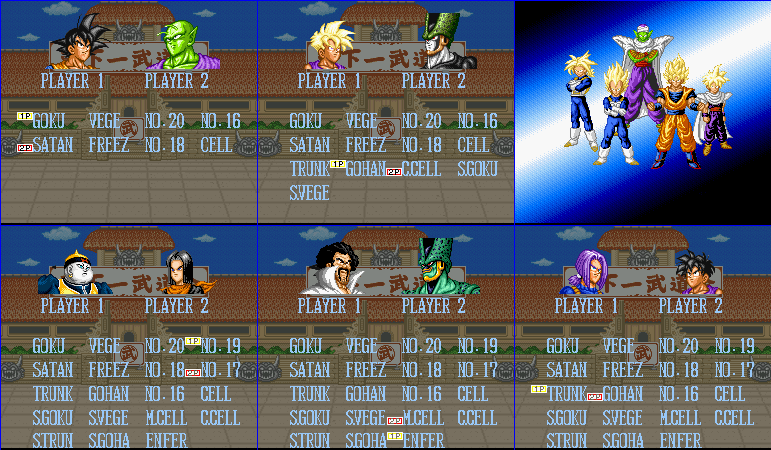Pick NO.19 highlighted by the 1P cursor
Screen dimensions: 771x450
pos(220,346)
